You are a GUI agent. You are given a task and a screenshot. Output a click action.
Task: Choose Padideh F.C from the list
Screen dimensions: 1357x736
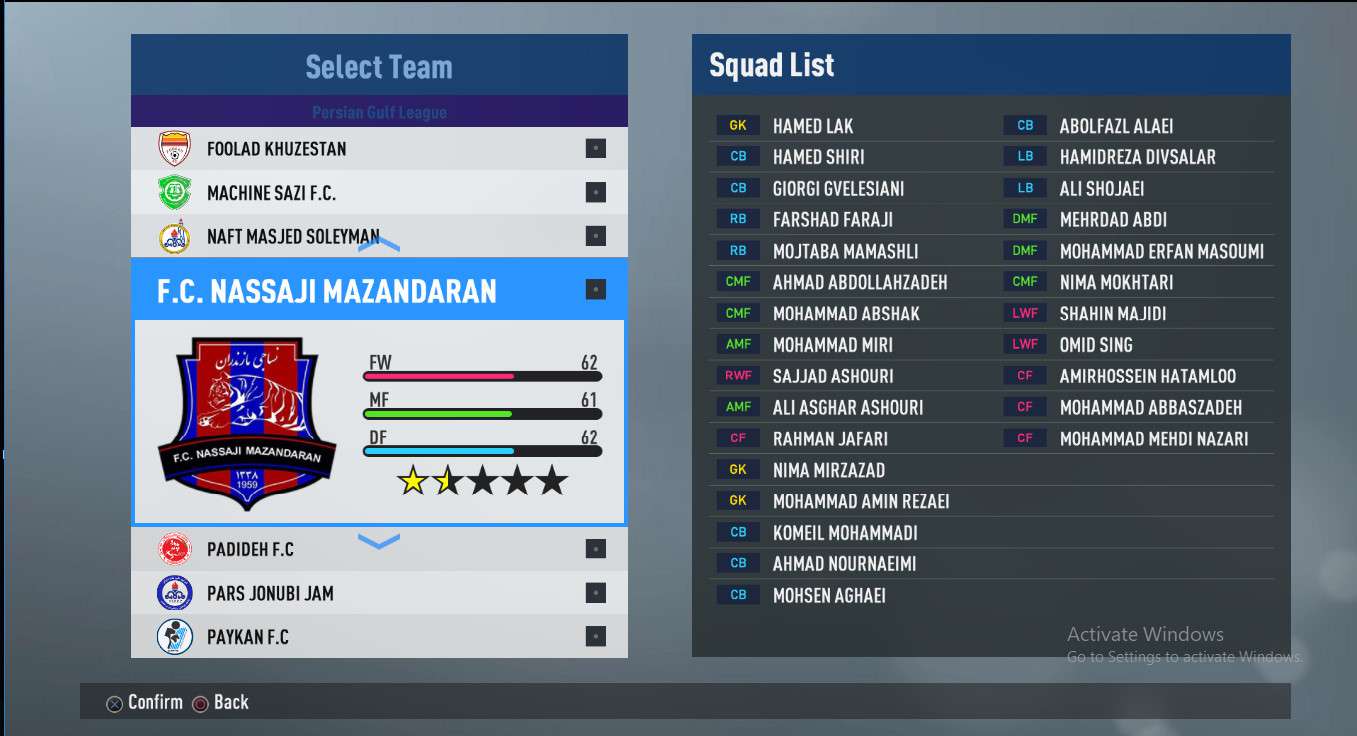pyautogui.click(x=250, y=549)
